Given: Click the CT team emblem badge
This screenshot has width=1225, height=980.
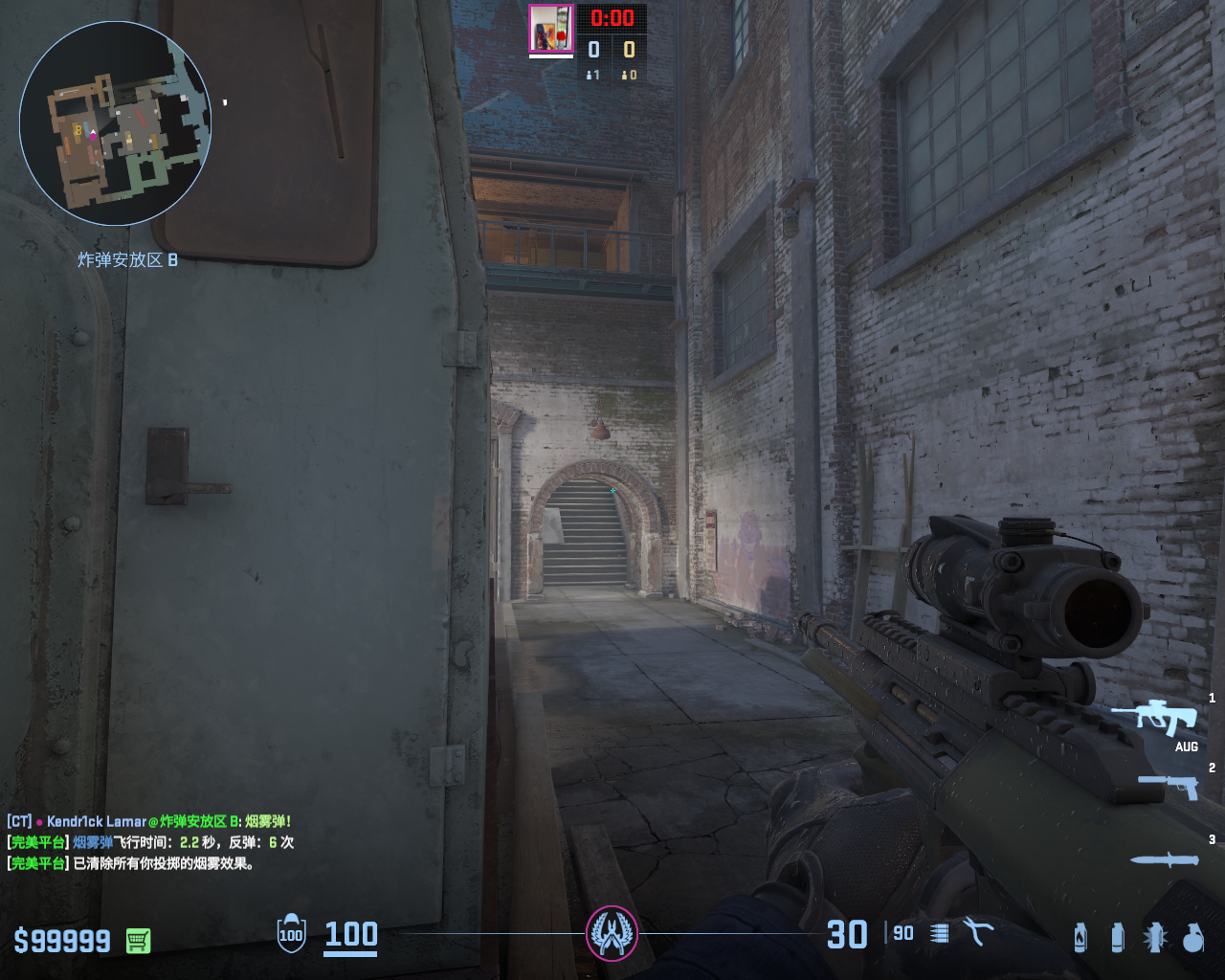Looking at the screenshot, I should [612, 932].
